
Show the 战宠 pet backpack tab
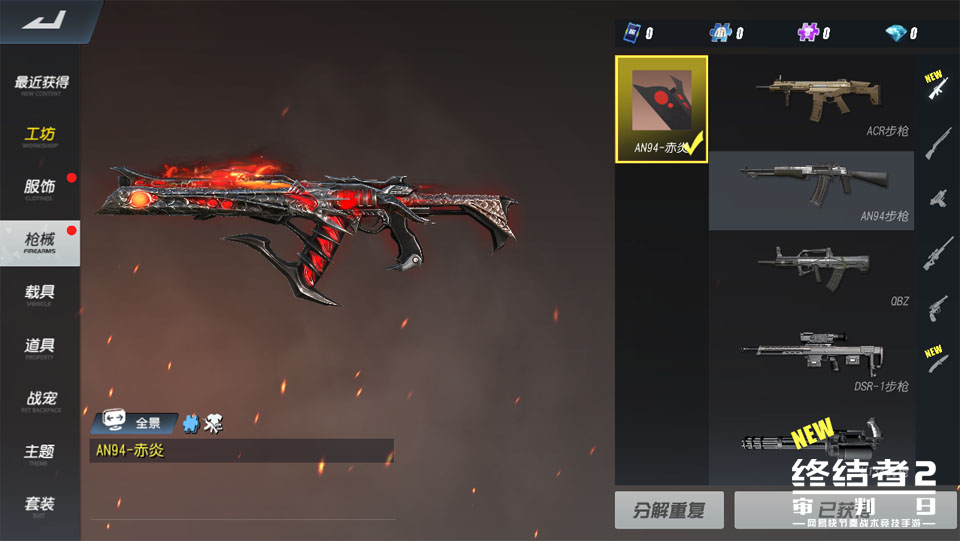tap(41, 400)
